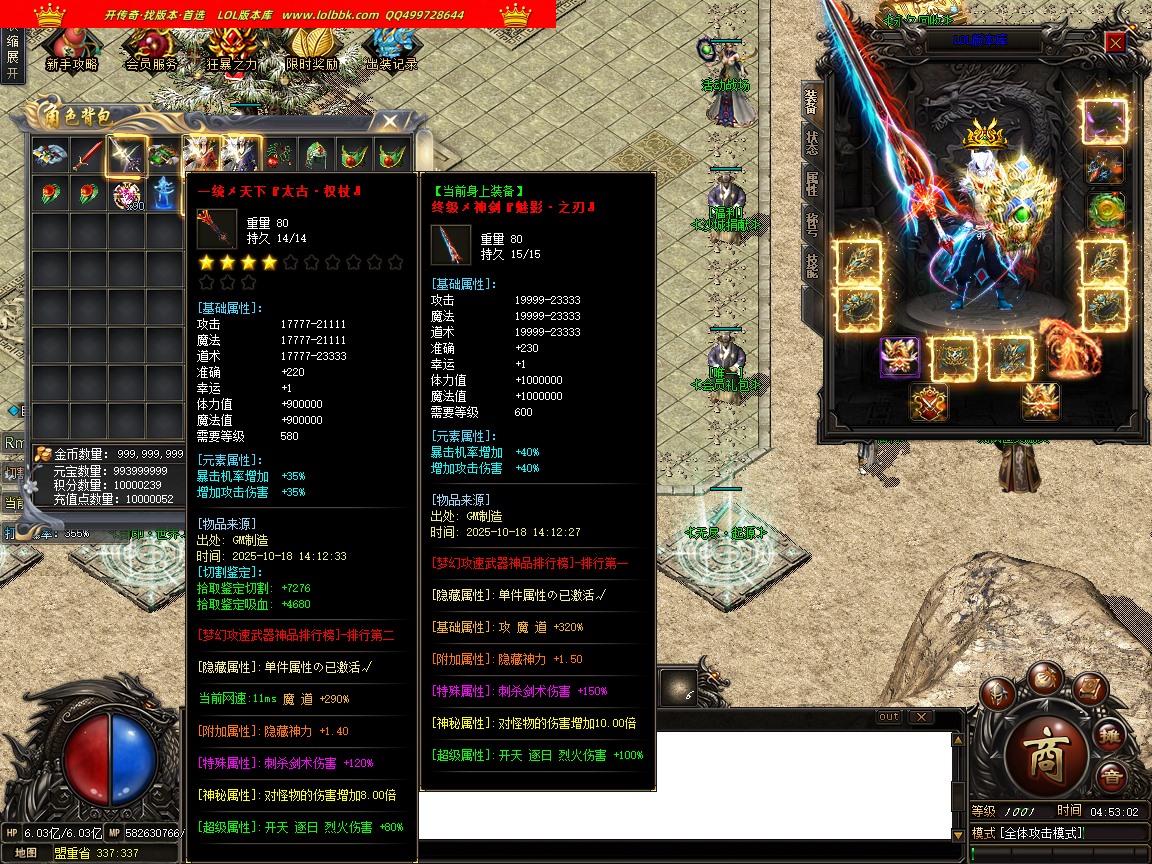Screen dimensions: 1152x864
Task: Click the 摊 stall button
Action: (1109, 737)
